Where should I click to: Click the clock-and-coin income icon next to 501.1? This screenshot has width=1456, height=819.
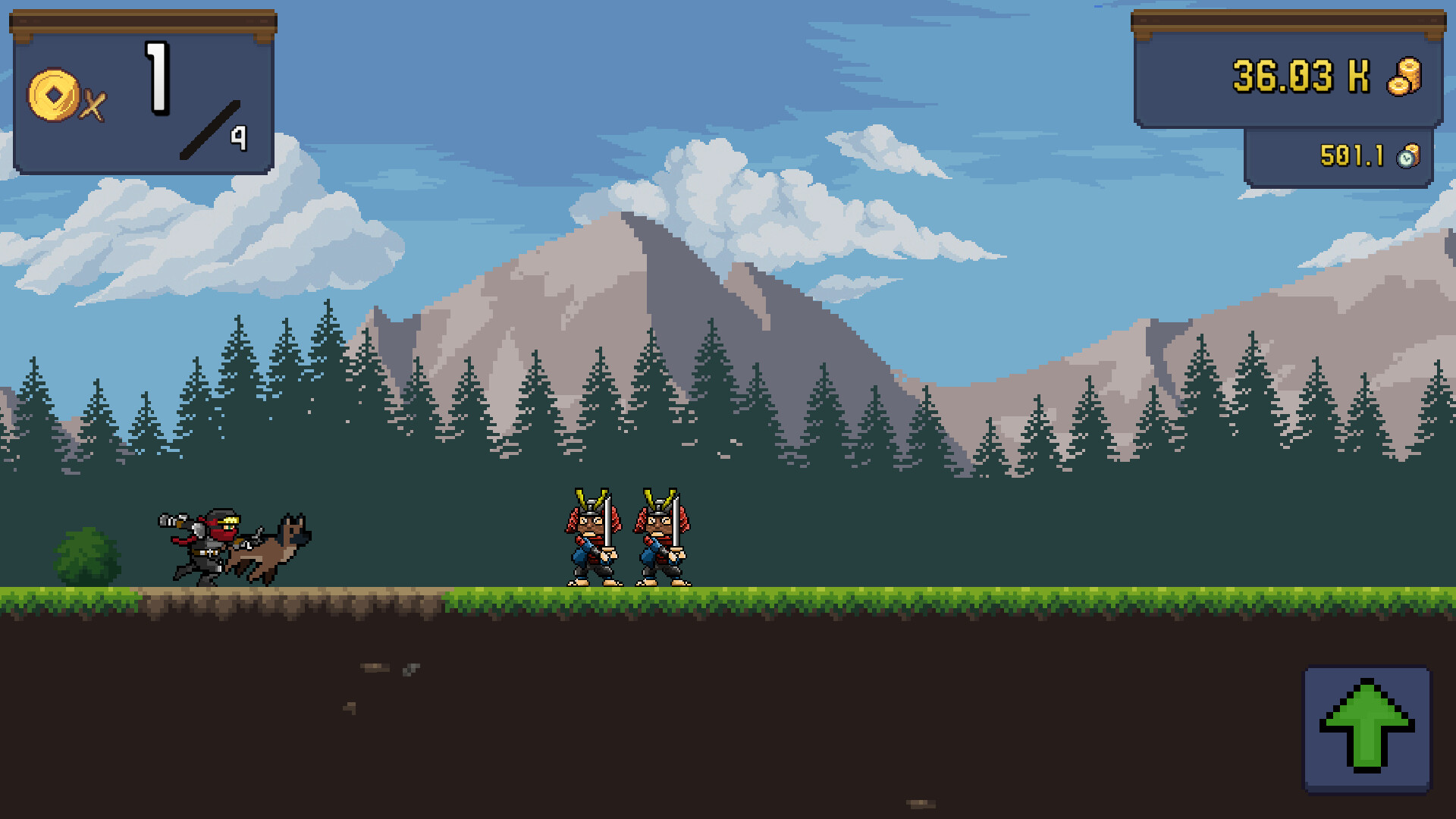[1408, 157]
